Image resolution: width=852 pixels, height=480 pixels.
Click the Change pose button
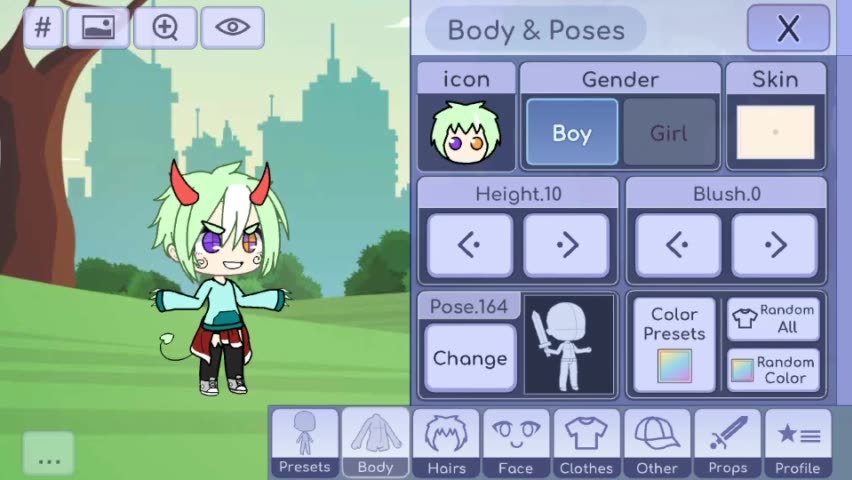(x=469, y=358)
